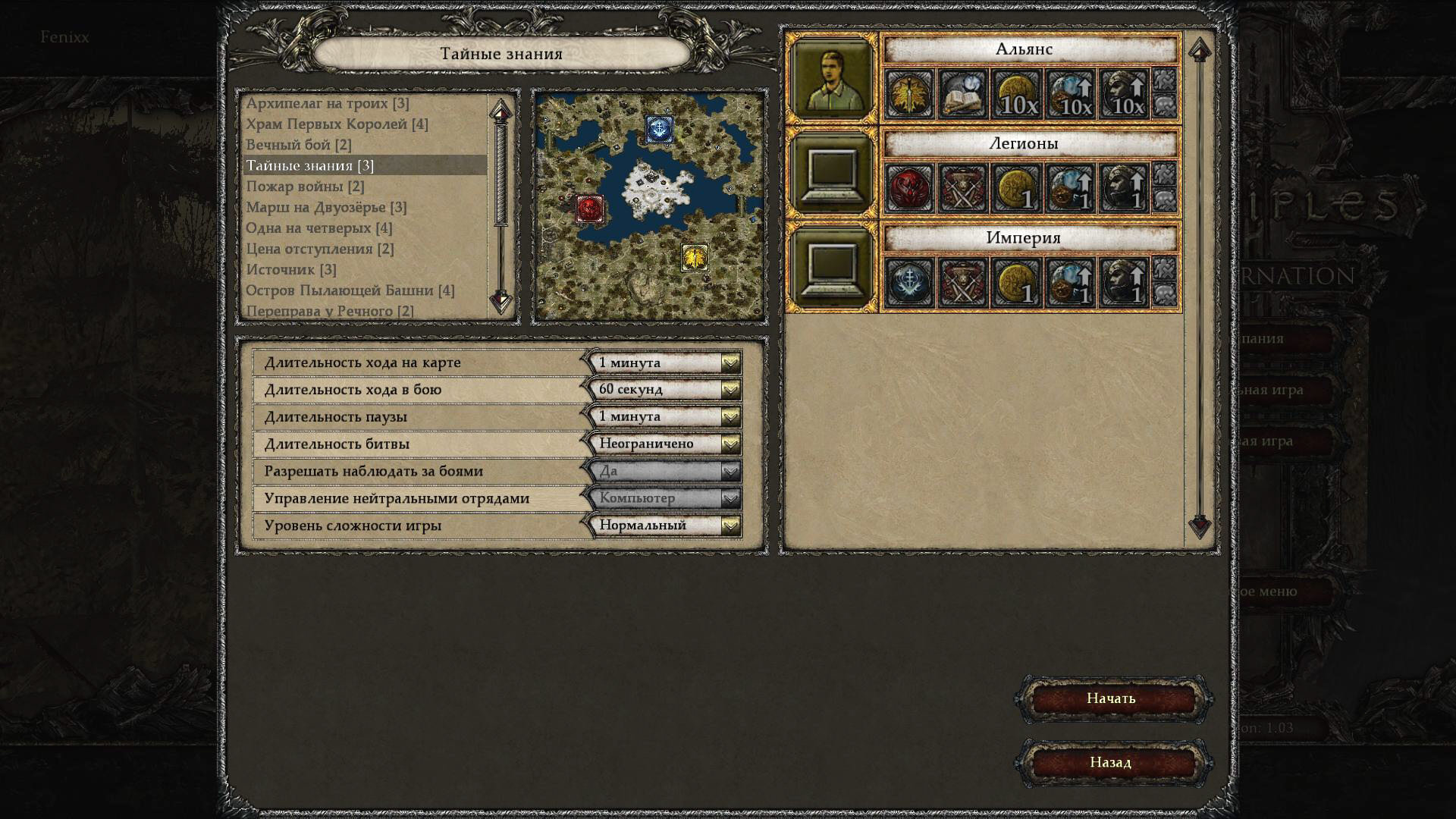Start the game with the Начать button
Screen dimensions: 1456x819
tap(1111, 698)
